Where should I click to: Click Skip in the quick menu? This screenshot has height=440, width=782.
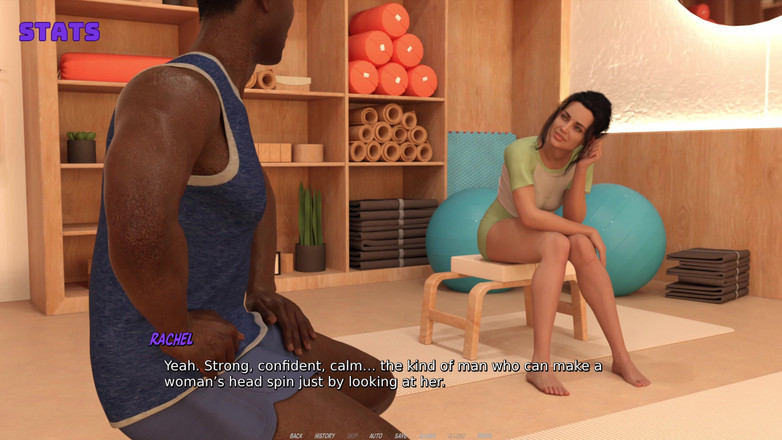click(352, 436)
